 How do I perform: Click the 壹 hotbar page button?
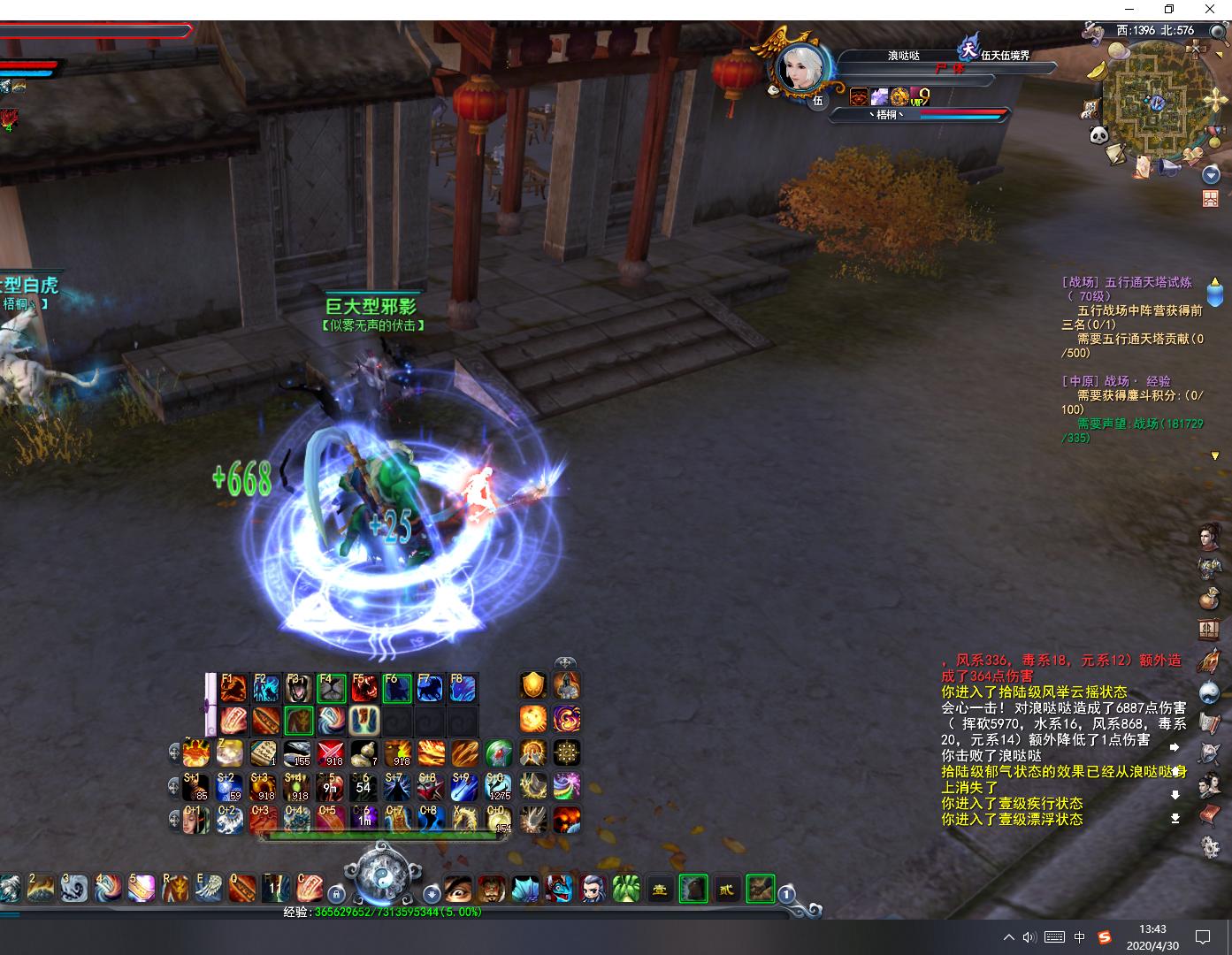(x=660, y=890)
